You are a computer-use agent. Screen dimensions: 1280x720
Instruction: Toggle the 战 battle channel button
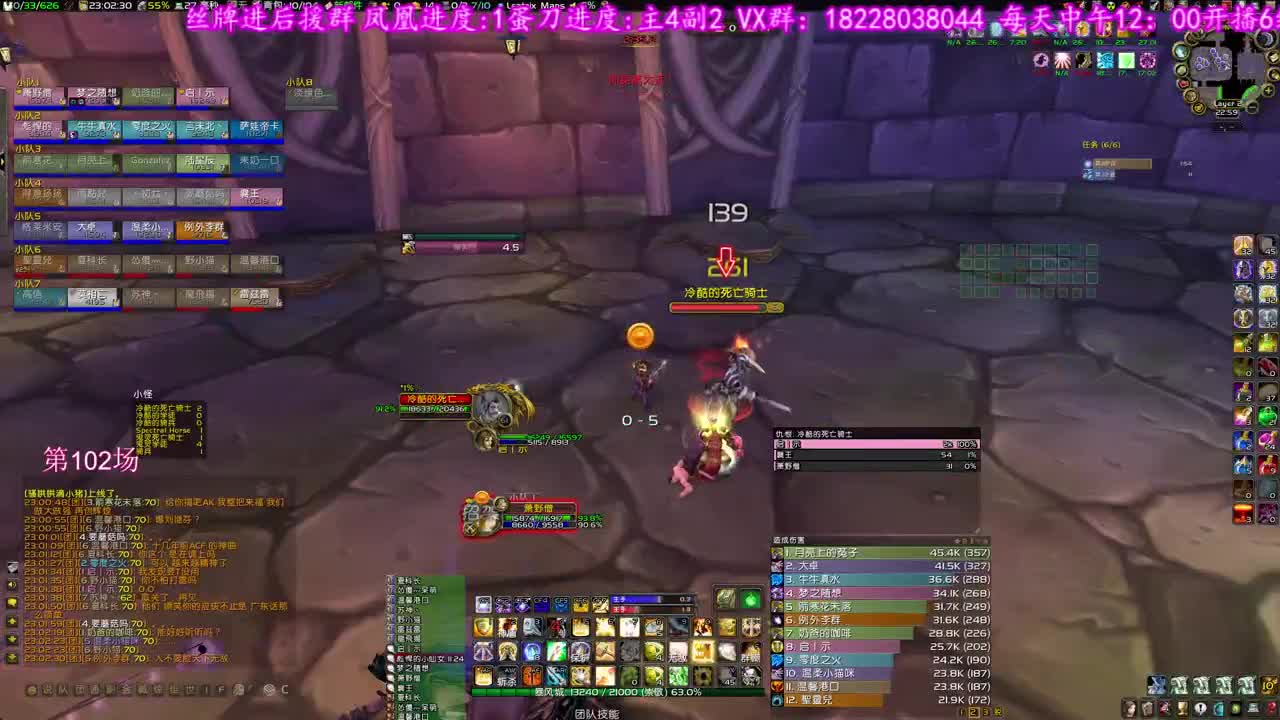coord(141,690)
